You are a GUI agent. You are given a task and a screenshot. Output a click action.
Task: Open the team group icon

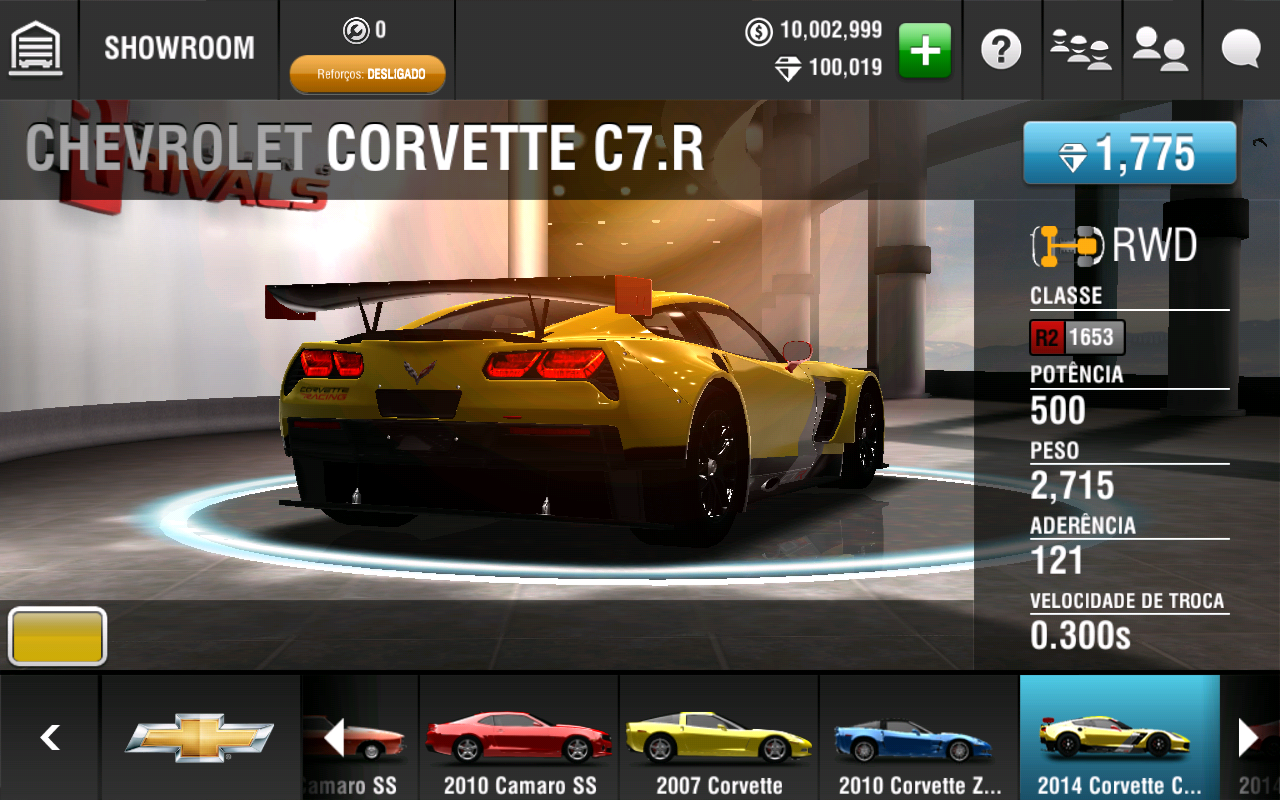pyautogui.click(x=1081, y=48)
